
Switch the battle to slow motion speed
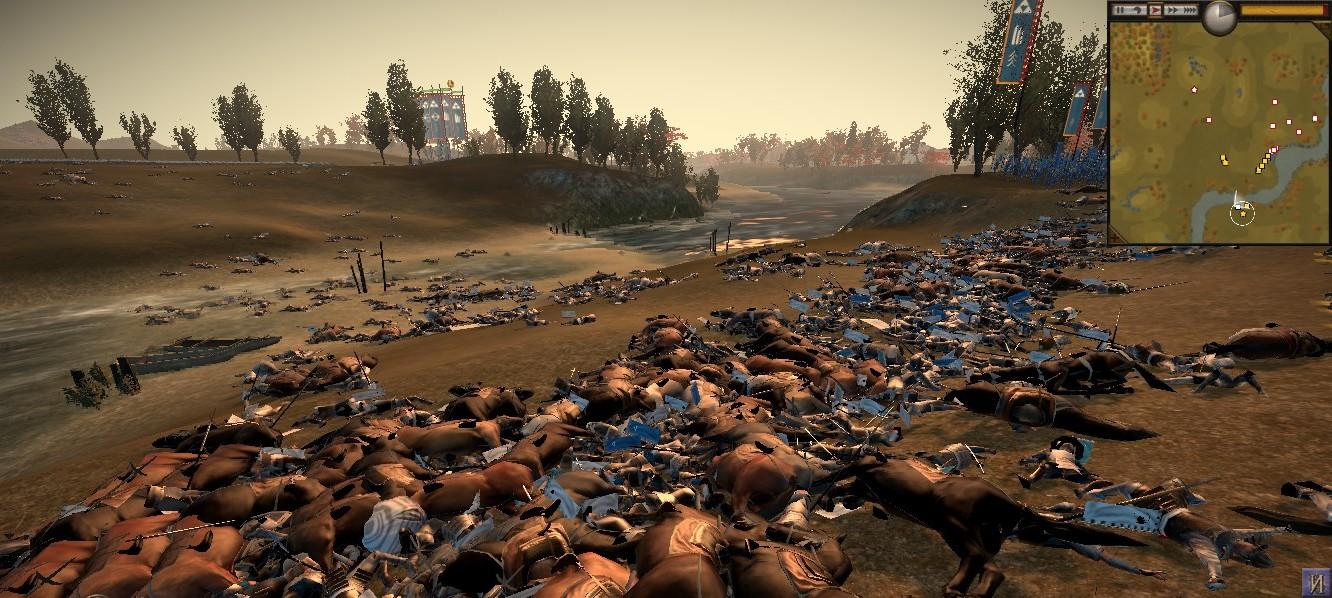1137,10
